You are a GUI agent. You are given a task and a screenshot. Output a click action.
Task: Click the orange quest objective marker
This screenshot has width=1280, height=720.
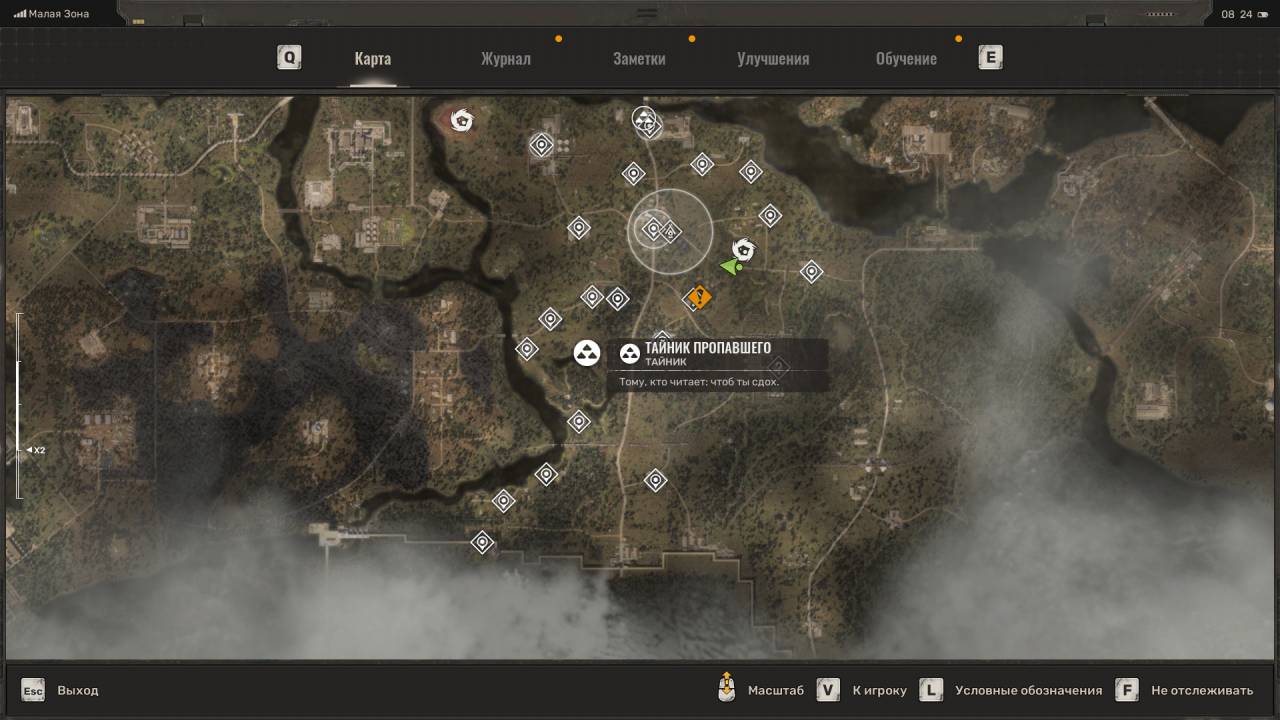699,297
